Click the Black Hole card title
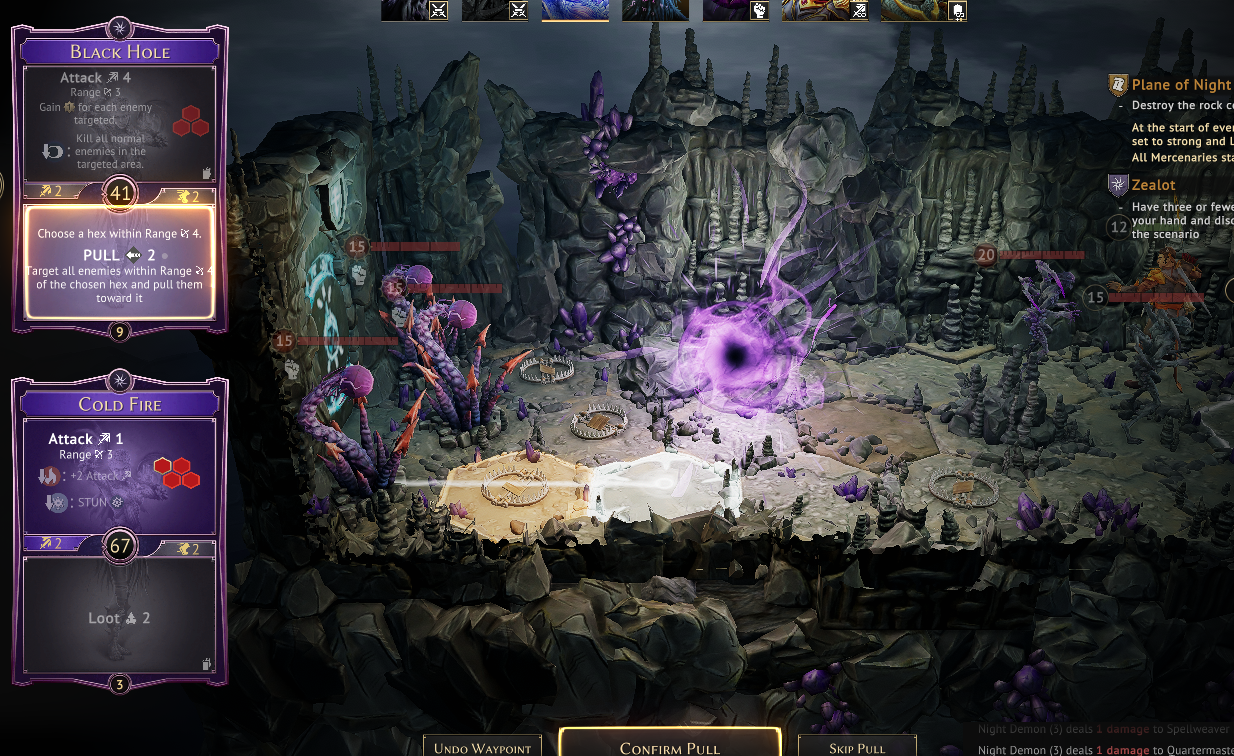Screen dimensions: 1234x756 (x=120, y=52)
